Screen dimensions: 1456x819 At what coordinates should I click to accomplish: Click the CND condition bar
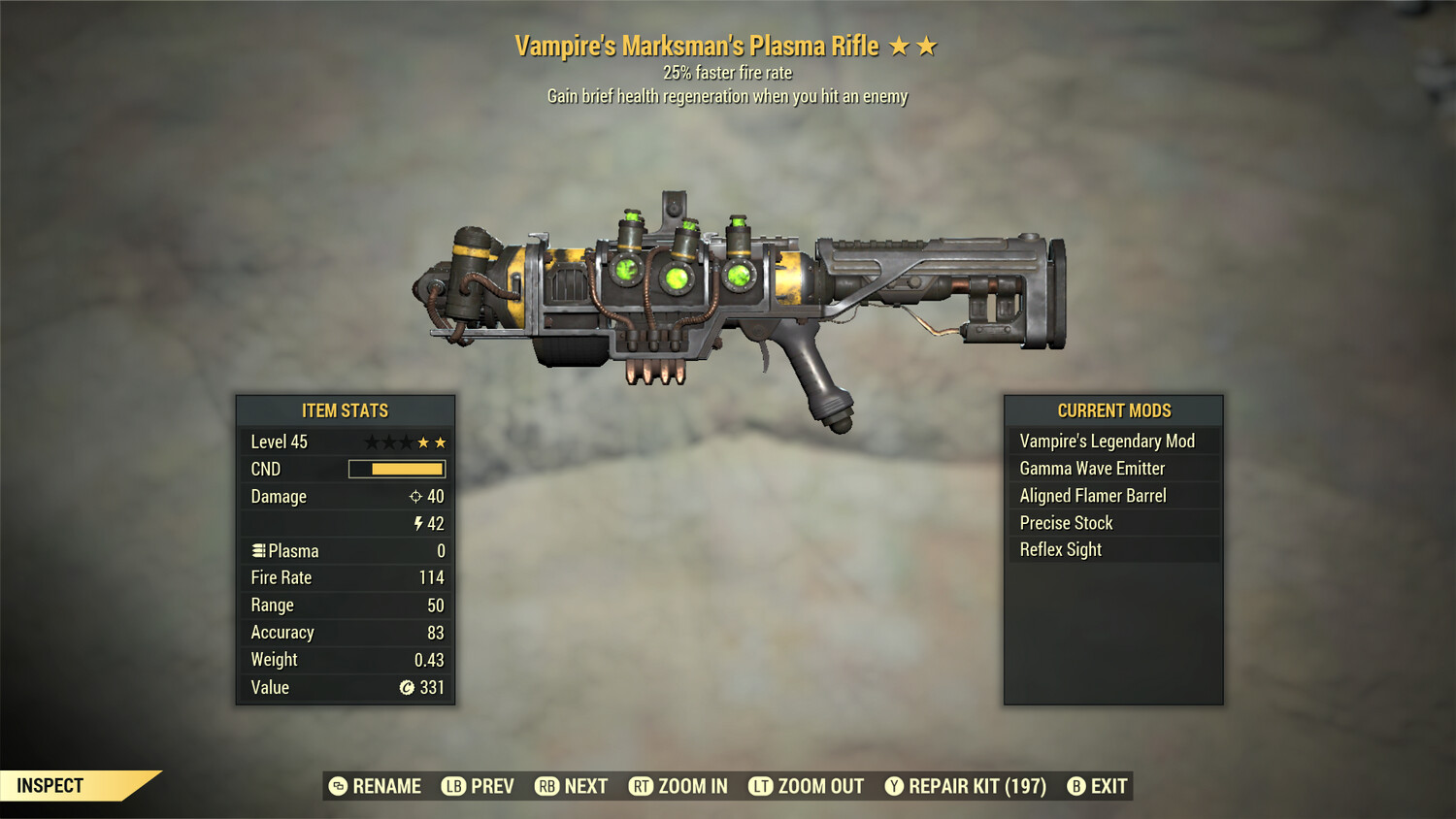coord(398,469)
